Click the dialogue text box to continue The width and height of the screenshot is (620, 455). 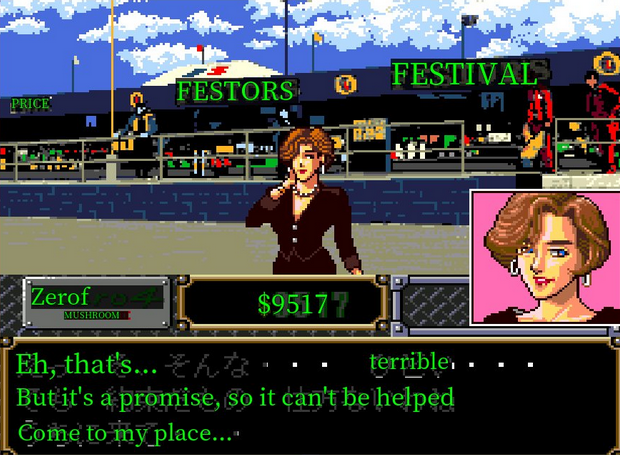pyautogui.click(x=309, y=398)
